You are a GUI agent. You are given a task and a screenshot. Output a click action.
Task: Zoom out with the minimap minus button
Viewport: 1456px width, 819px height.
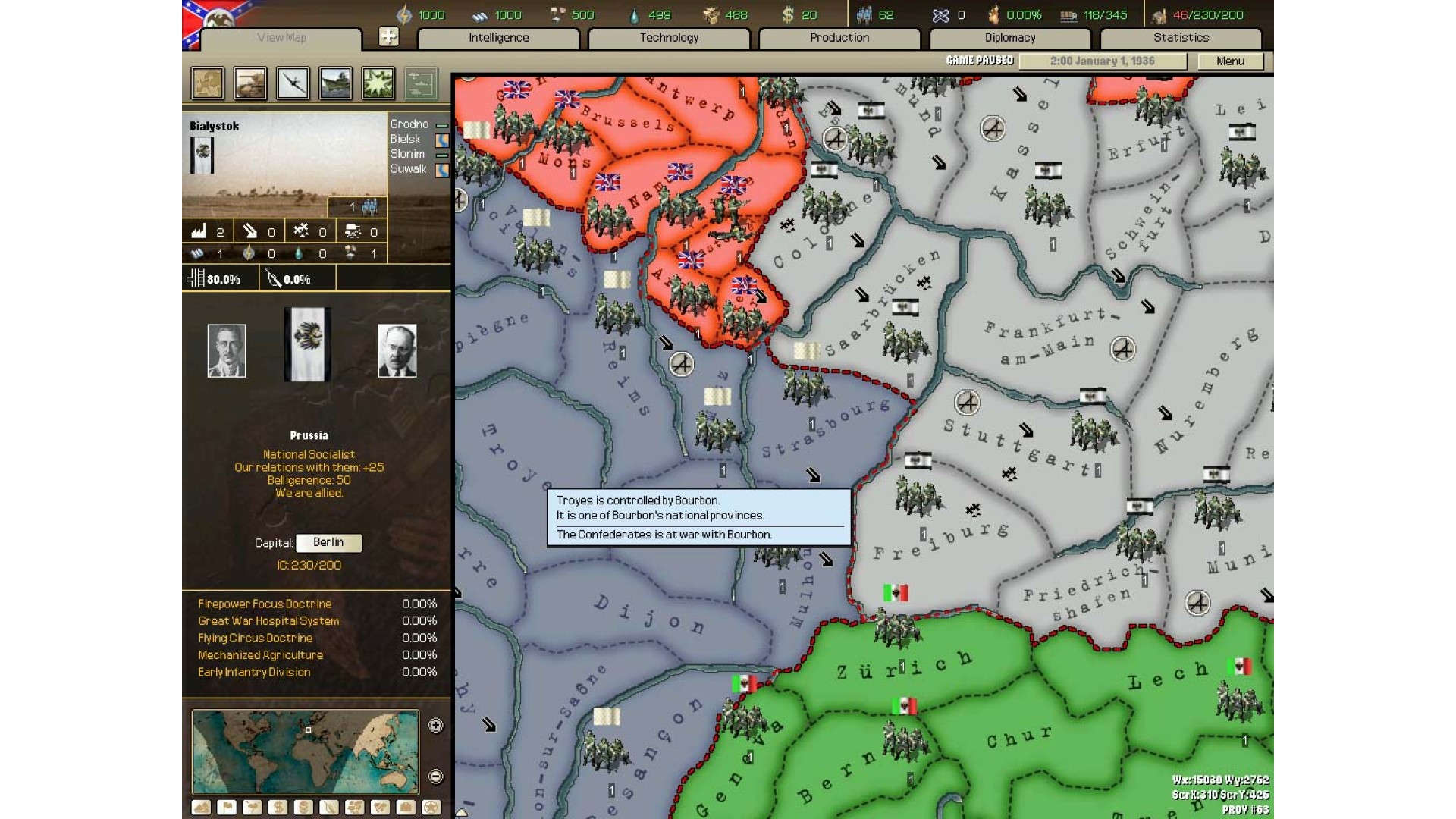pyautogui.click(x=436, y=777)
